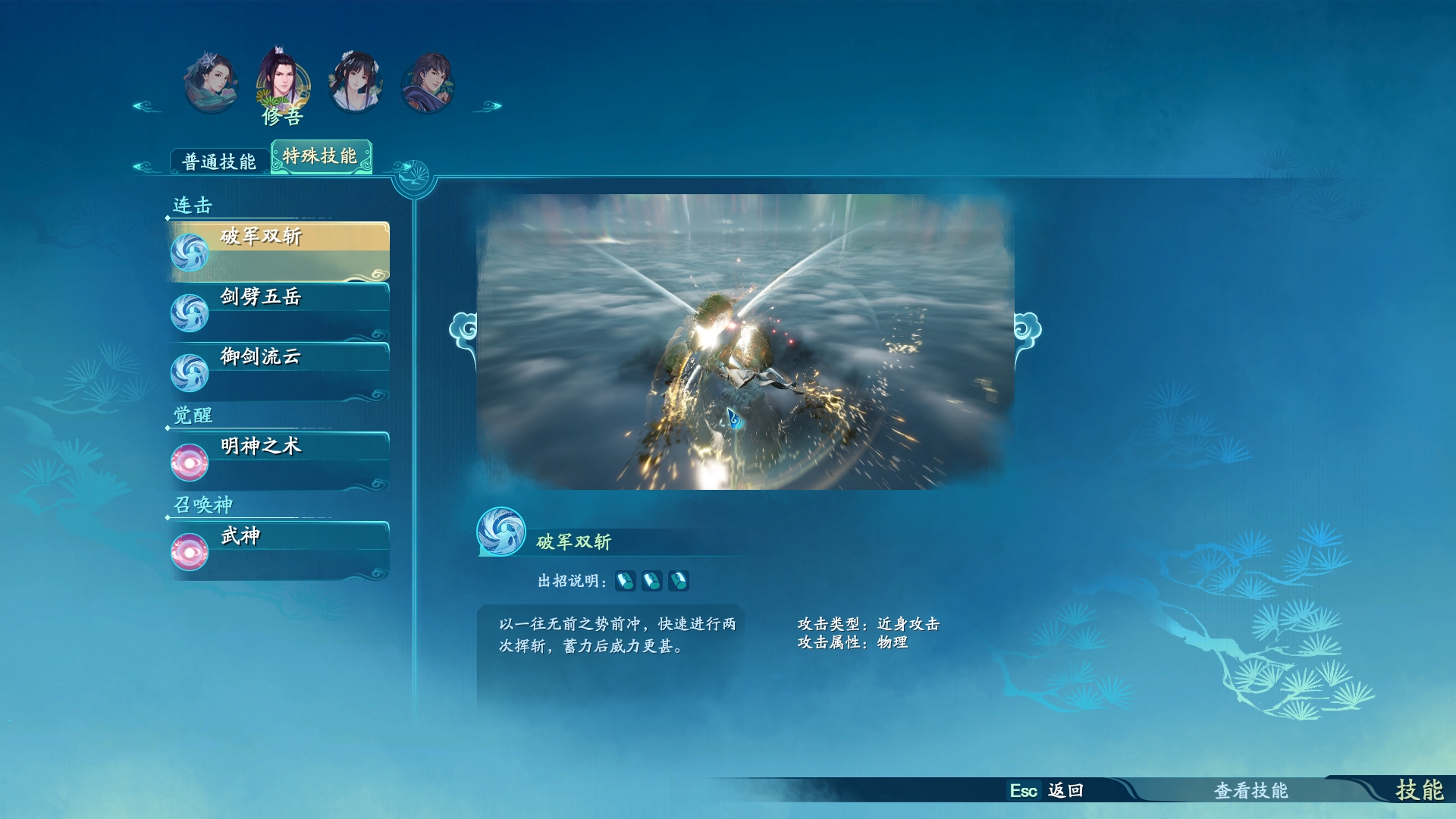The height and width of the screenshot is (819, 1456).
Task: Click the 查看技能 label in the bottom bar
Action: tap(1250, 790)
